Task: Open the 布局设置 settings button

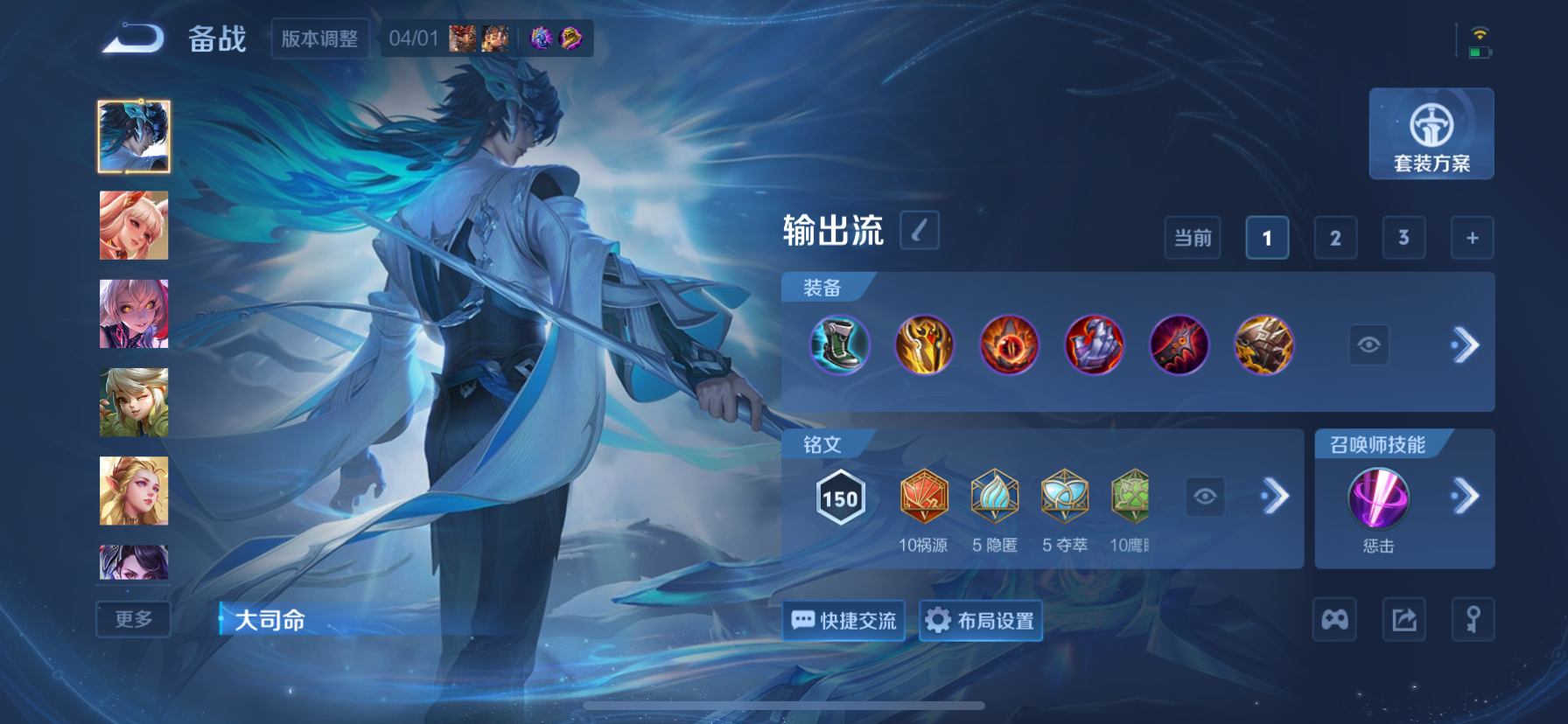Action: point(980,621)
